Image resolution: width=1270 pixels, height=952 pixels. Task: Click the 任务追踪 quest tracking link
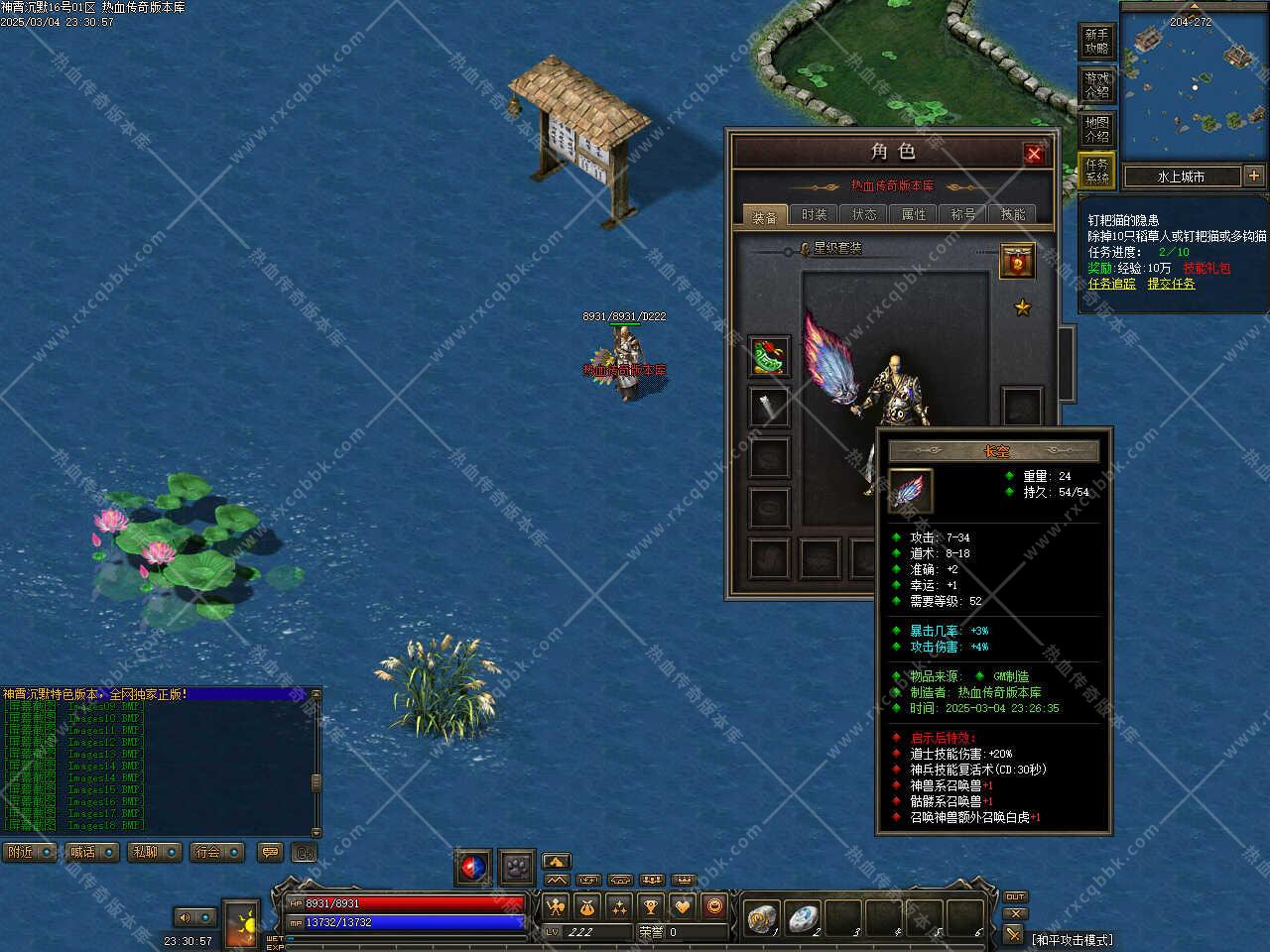[1111, 284]
